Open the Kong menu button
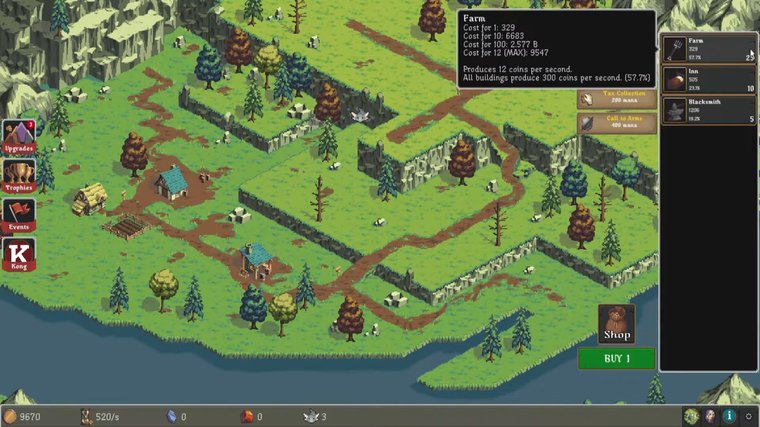The width and height of the screenshot is (760, 427). pos(19,254)
